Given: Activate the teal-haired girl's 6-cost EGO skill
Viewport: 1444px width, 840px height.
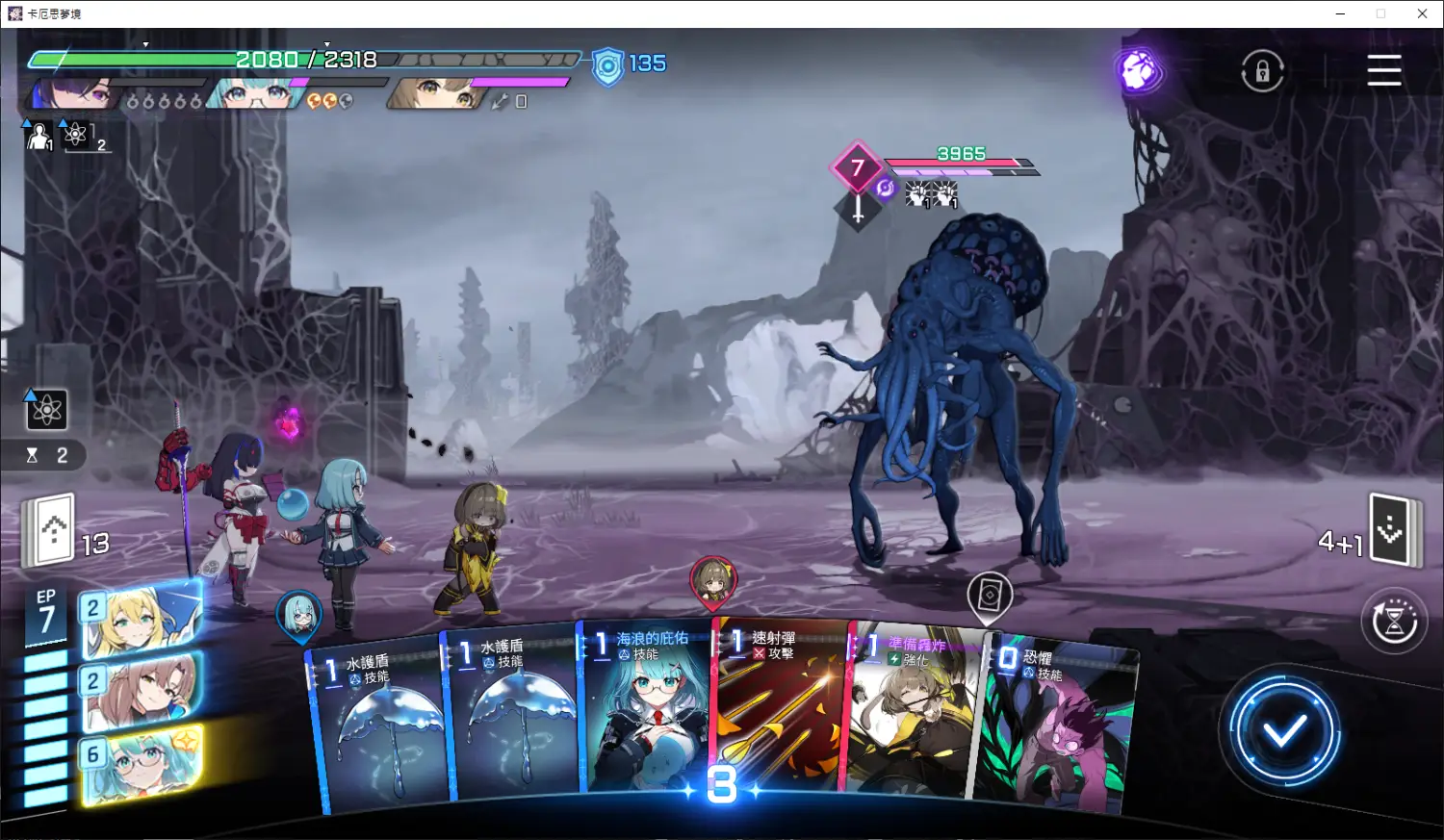Looking at the screenshot, I should (142, 764).
